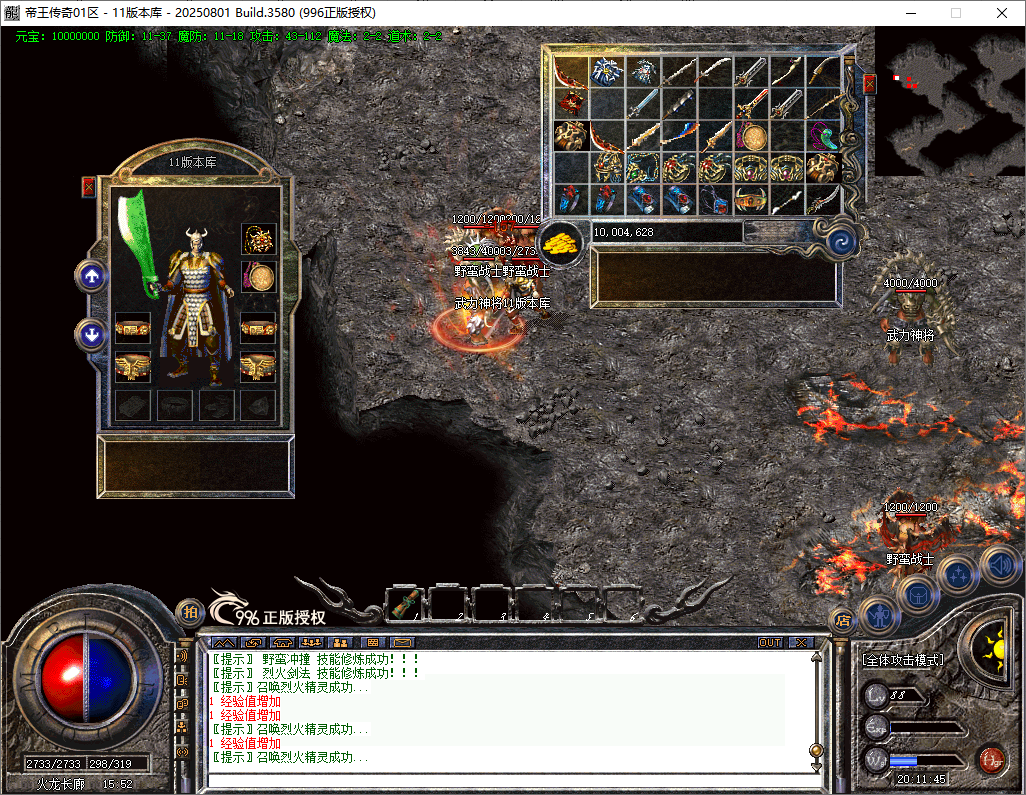Viewport: 1026px width, 795px height.
Task: Select the equipped necklace slot
Action: [x=259, y=240]
